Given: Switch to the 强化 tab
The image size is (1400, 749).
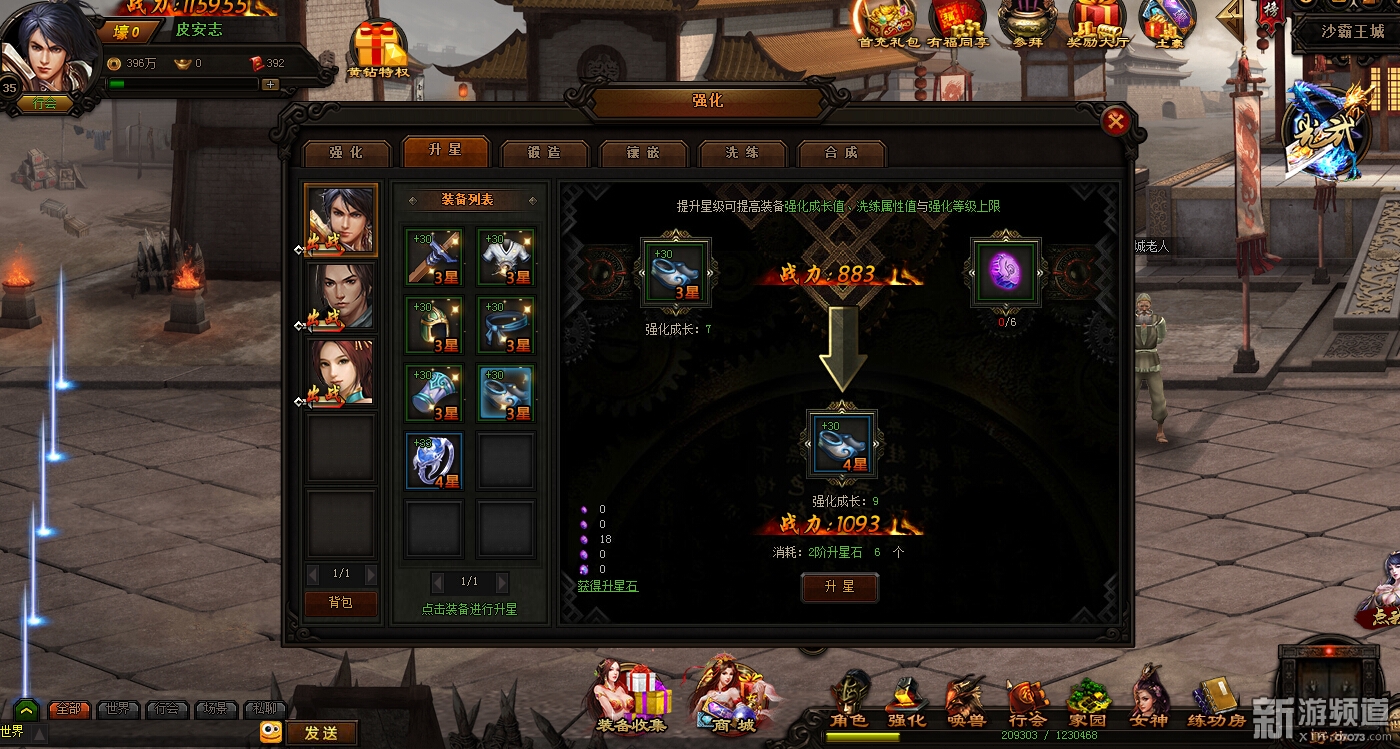Looking at the screenshot, I should pyautogui.click(x=346, y=153).
